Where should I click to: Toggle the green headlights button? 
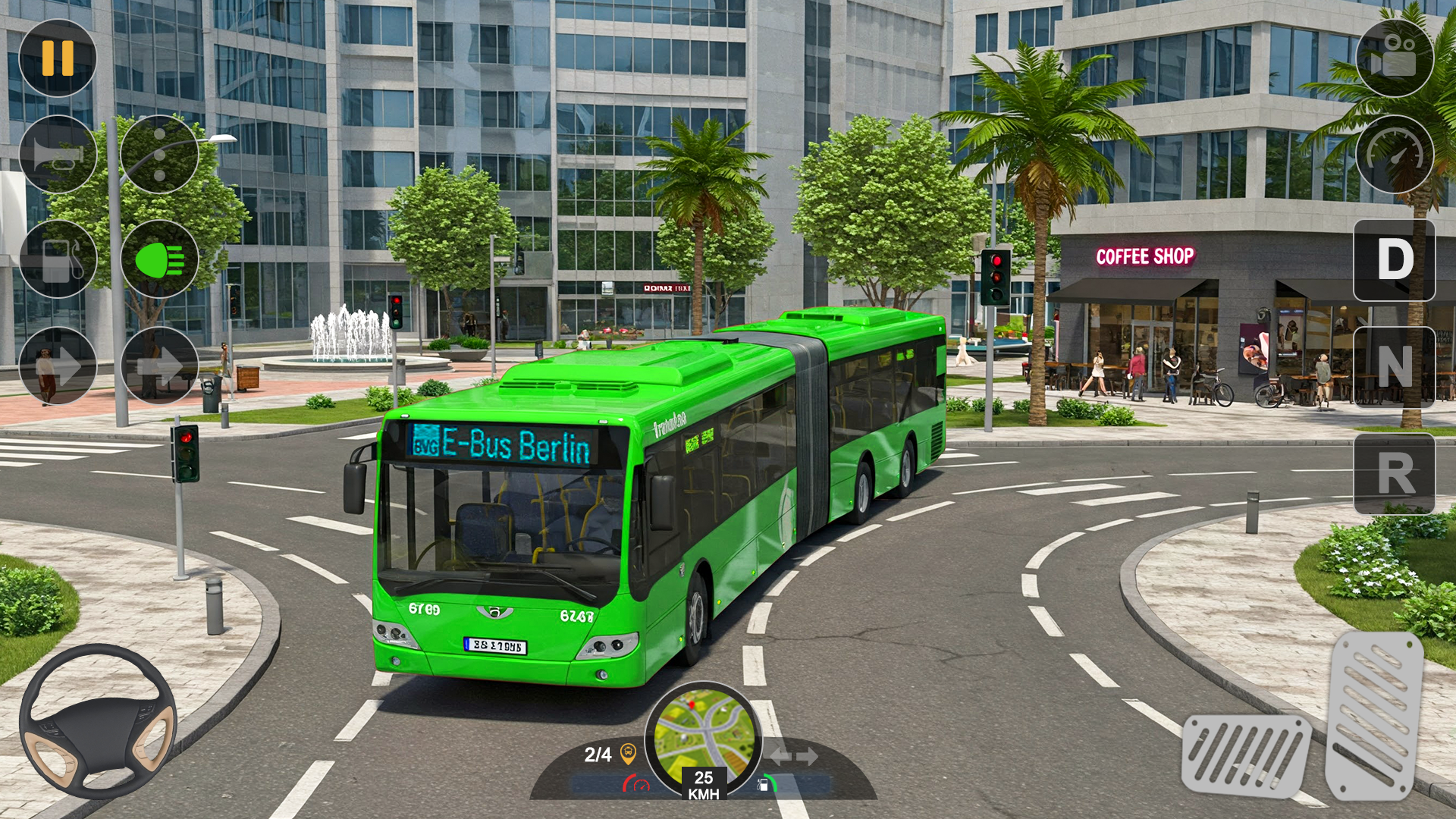tap(159, 259)
